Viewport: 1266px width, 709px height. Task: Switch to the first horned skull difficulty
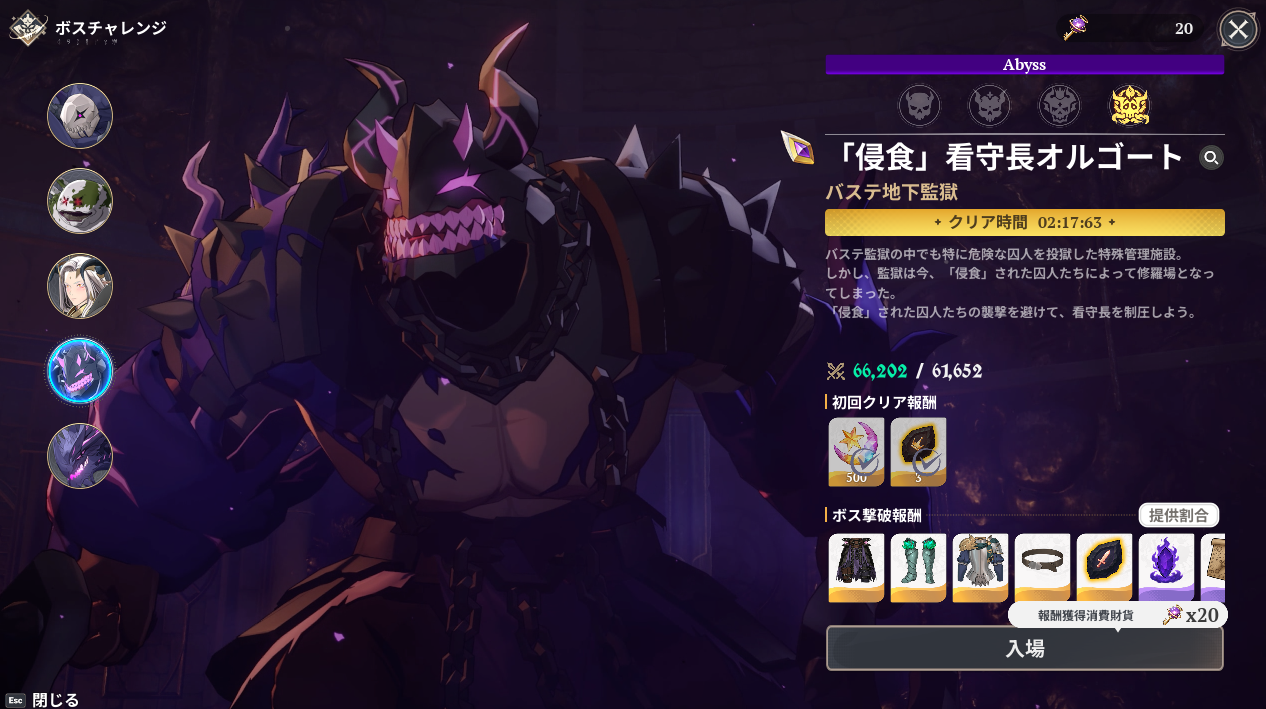[x=918, y=105]
